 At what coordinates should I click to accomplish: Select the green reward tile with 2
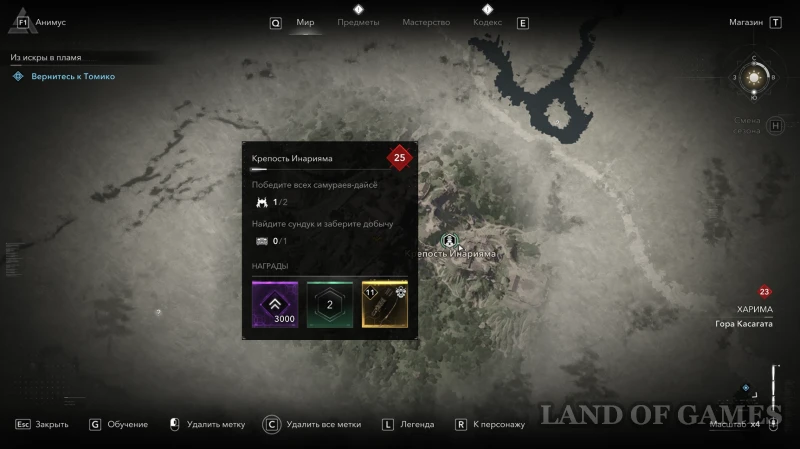329,304
